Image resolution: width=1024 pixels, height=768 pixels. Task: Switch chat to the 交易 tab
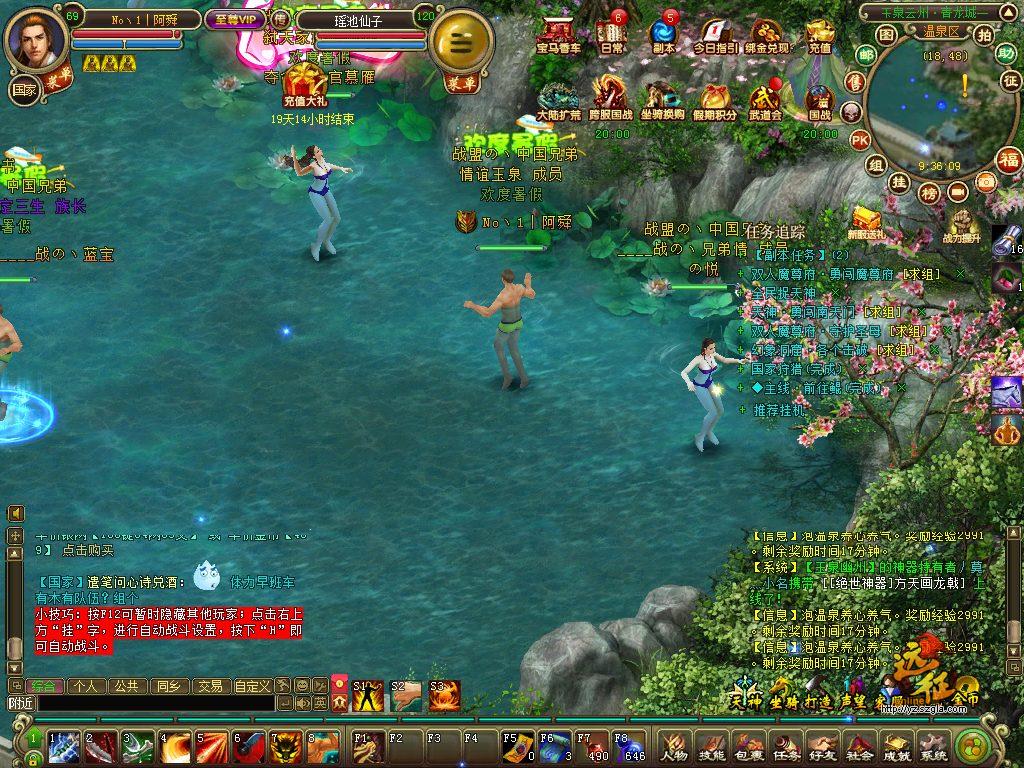tap(209, 686)
